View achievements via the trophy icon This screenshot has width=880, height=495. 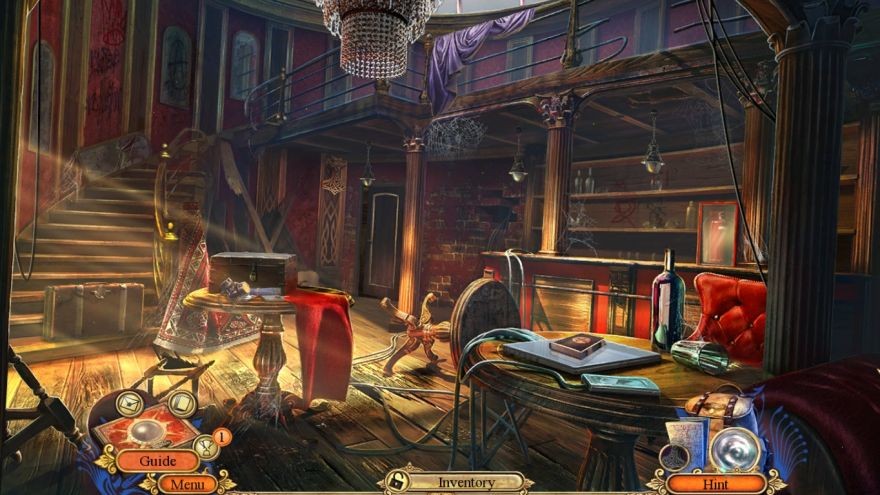tap(204, 447)
